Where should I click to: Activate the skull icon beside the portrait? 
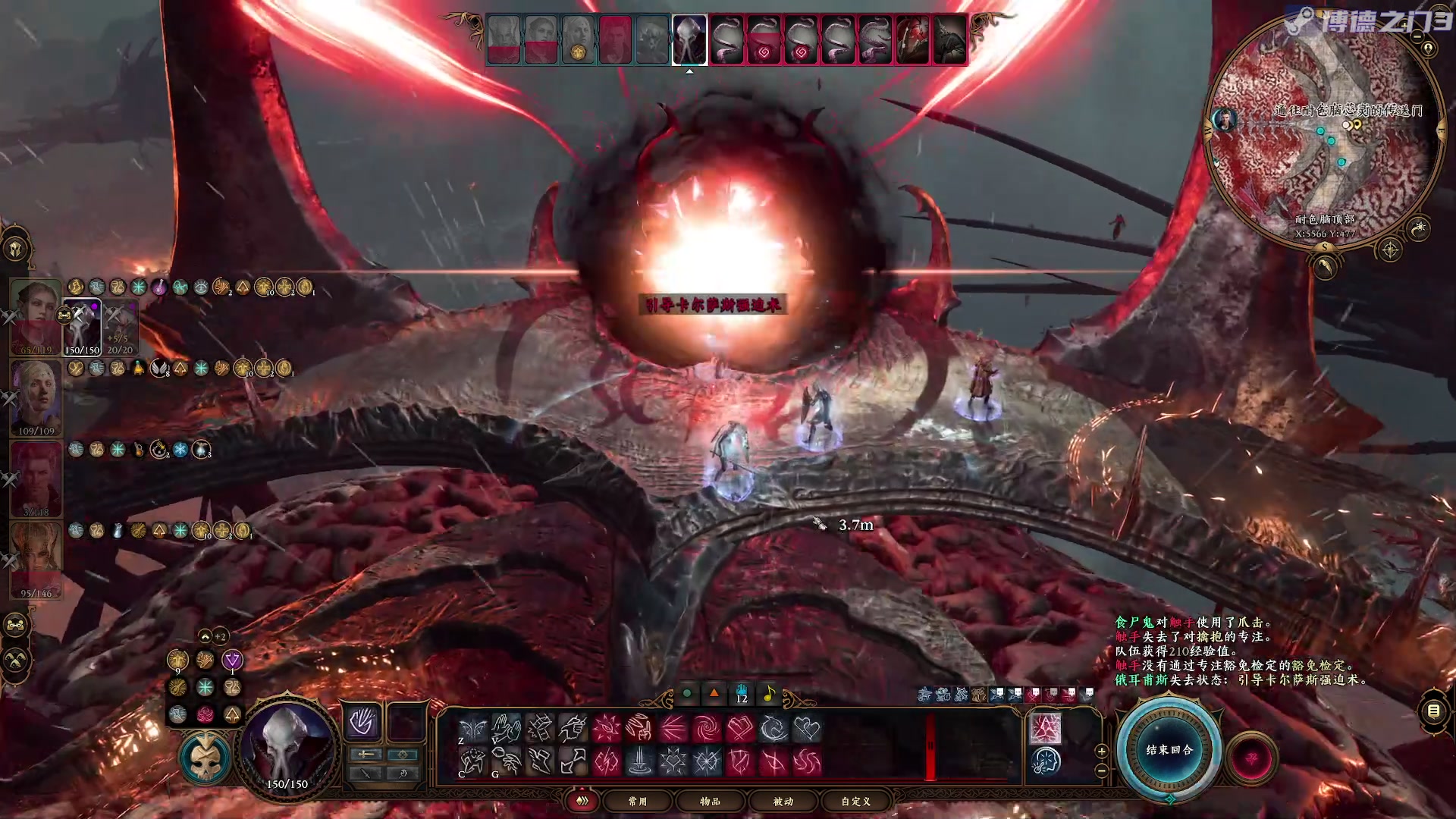tap(204, 758)
